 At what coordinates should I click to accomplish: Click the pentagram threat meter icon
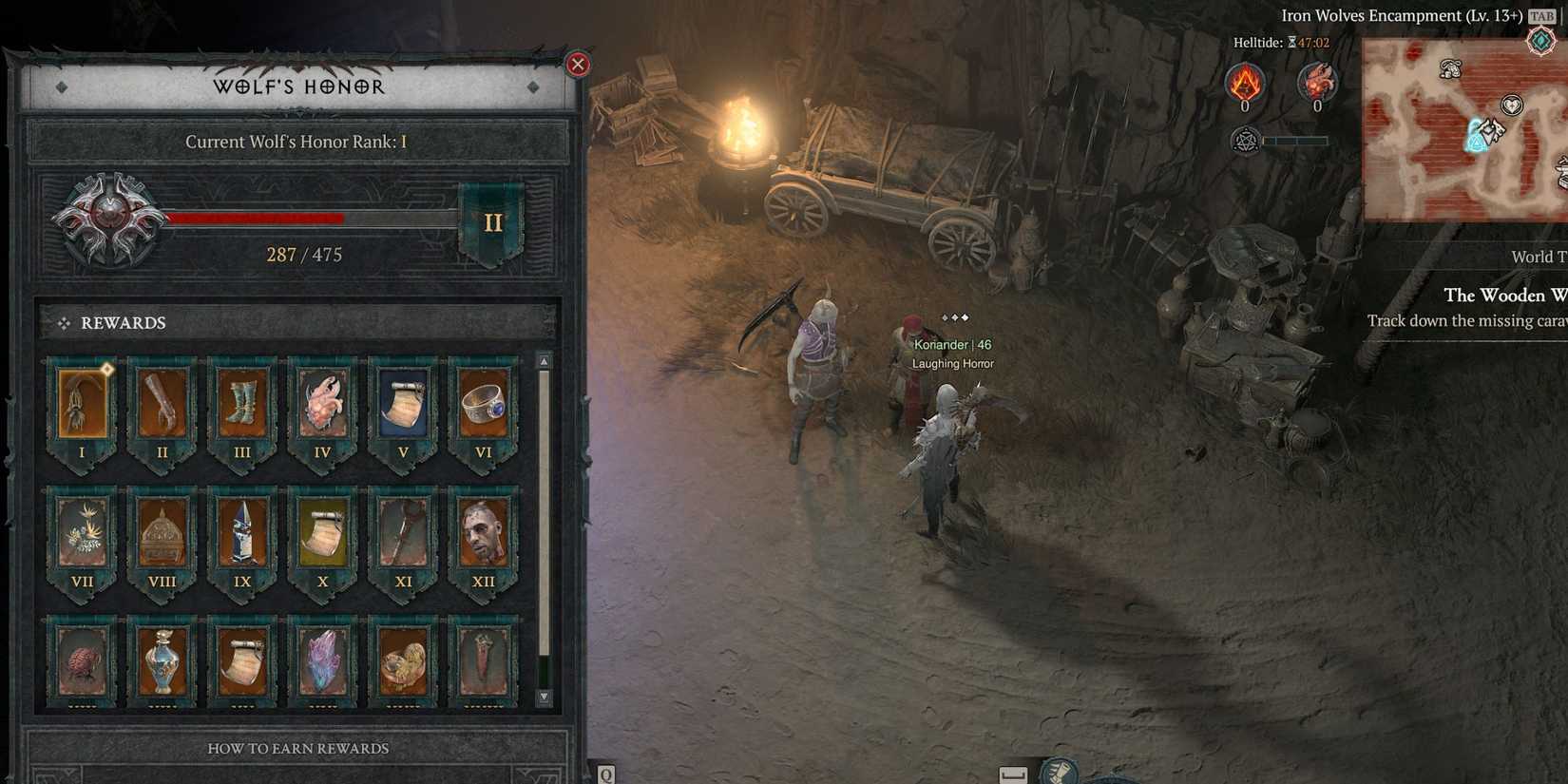coord(1246,140)
